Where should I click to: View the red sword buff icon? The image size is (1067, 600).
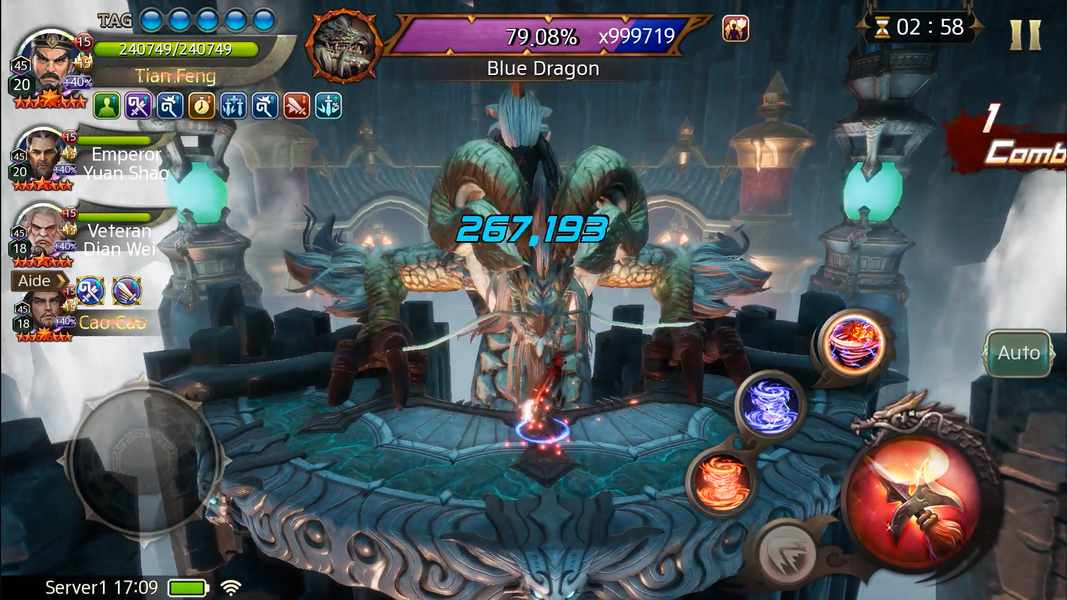coord(296,105)
